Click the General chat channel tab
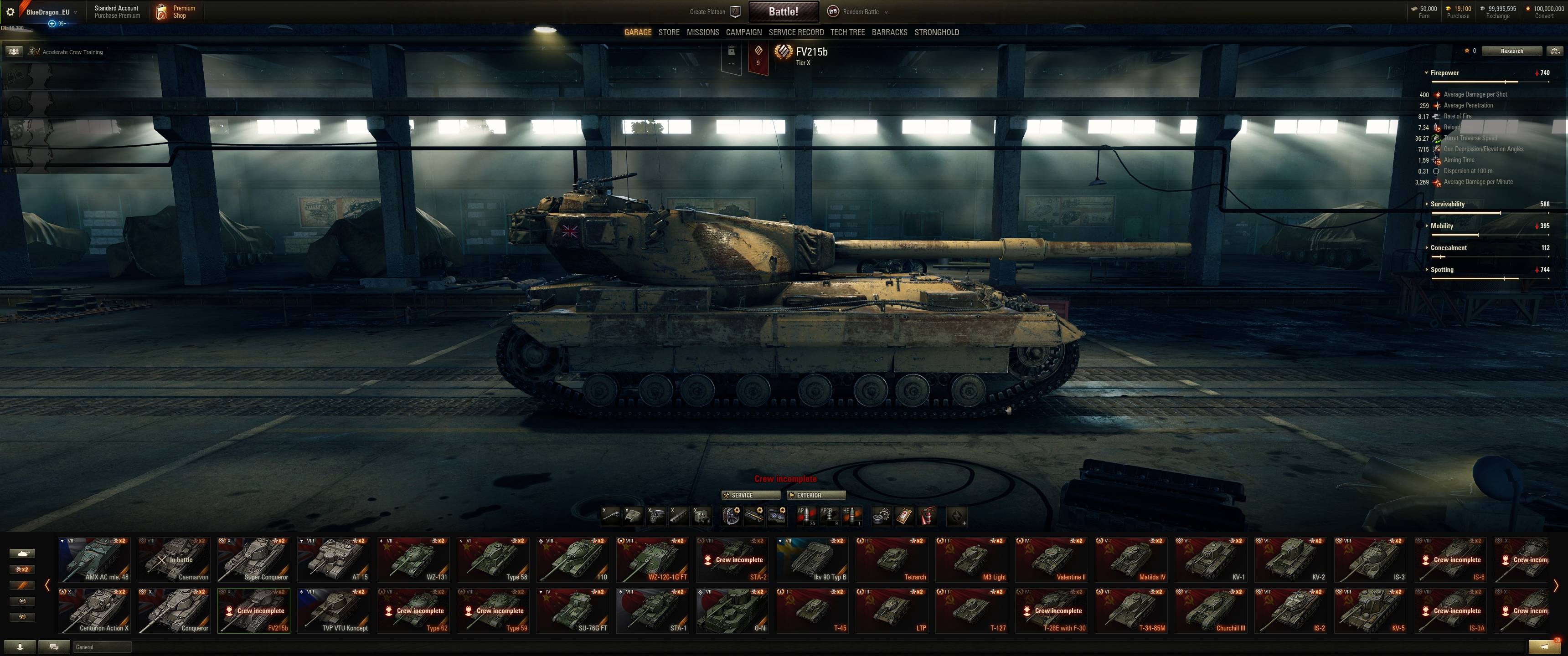Image resolution: width=1568 pixels, height=656 pixels. (x=101, y=647)
